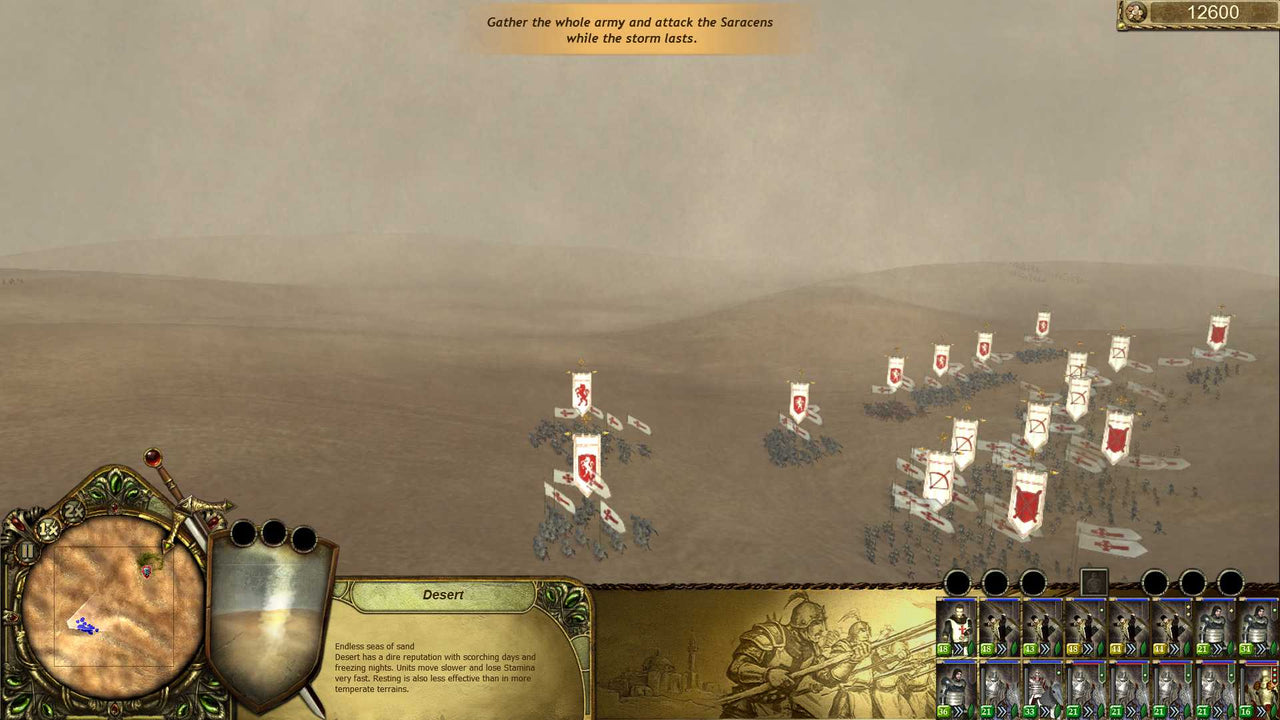Set game speed to 1x
Viewport: 1280px width, 720px height.
[48, 528]
